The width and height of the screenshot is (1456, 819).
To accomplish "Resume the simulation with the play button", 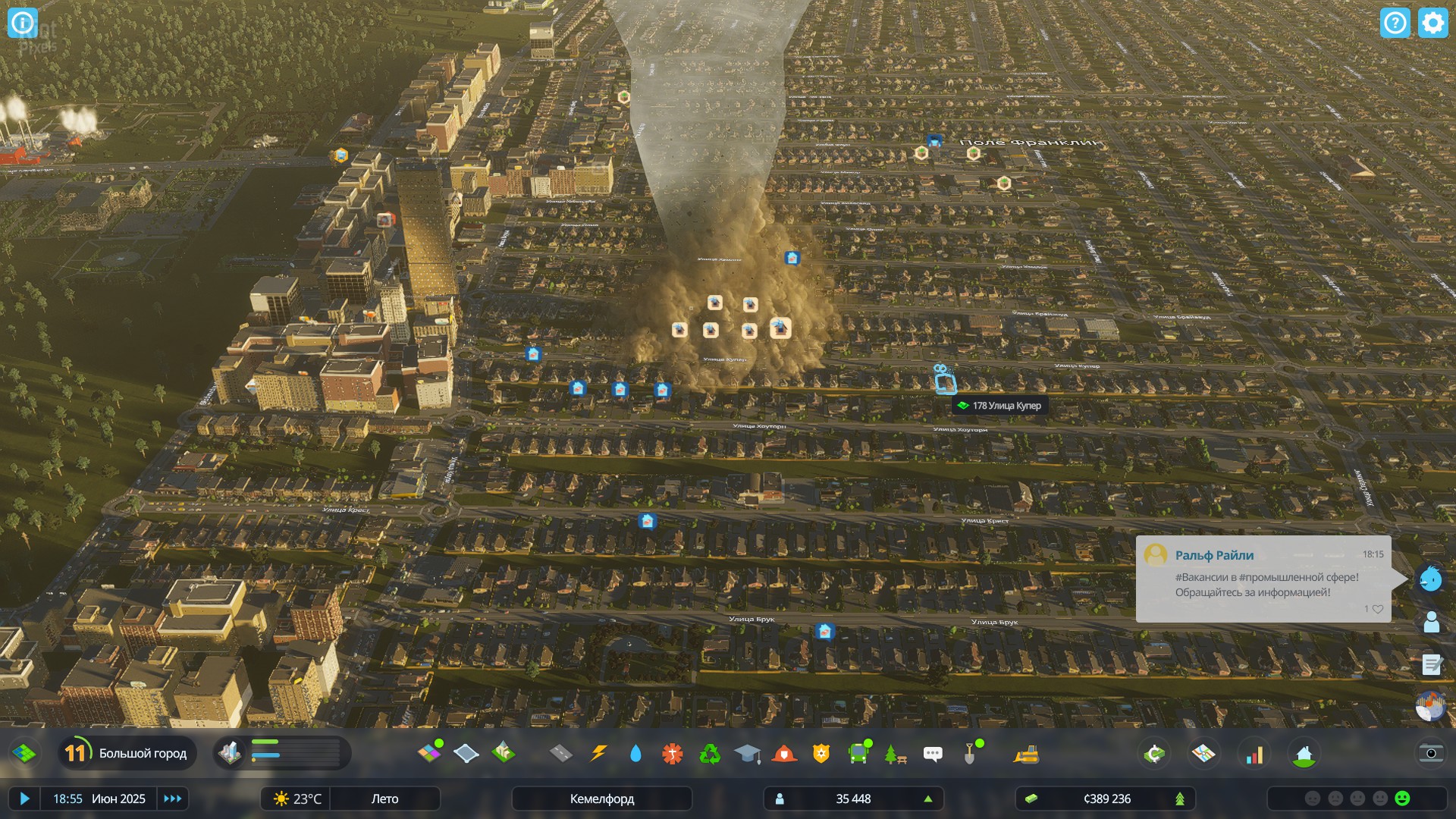I will click(24, 799).
